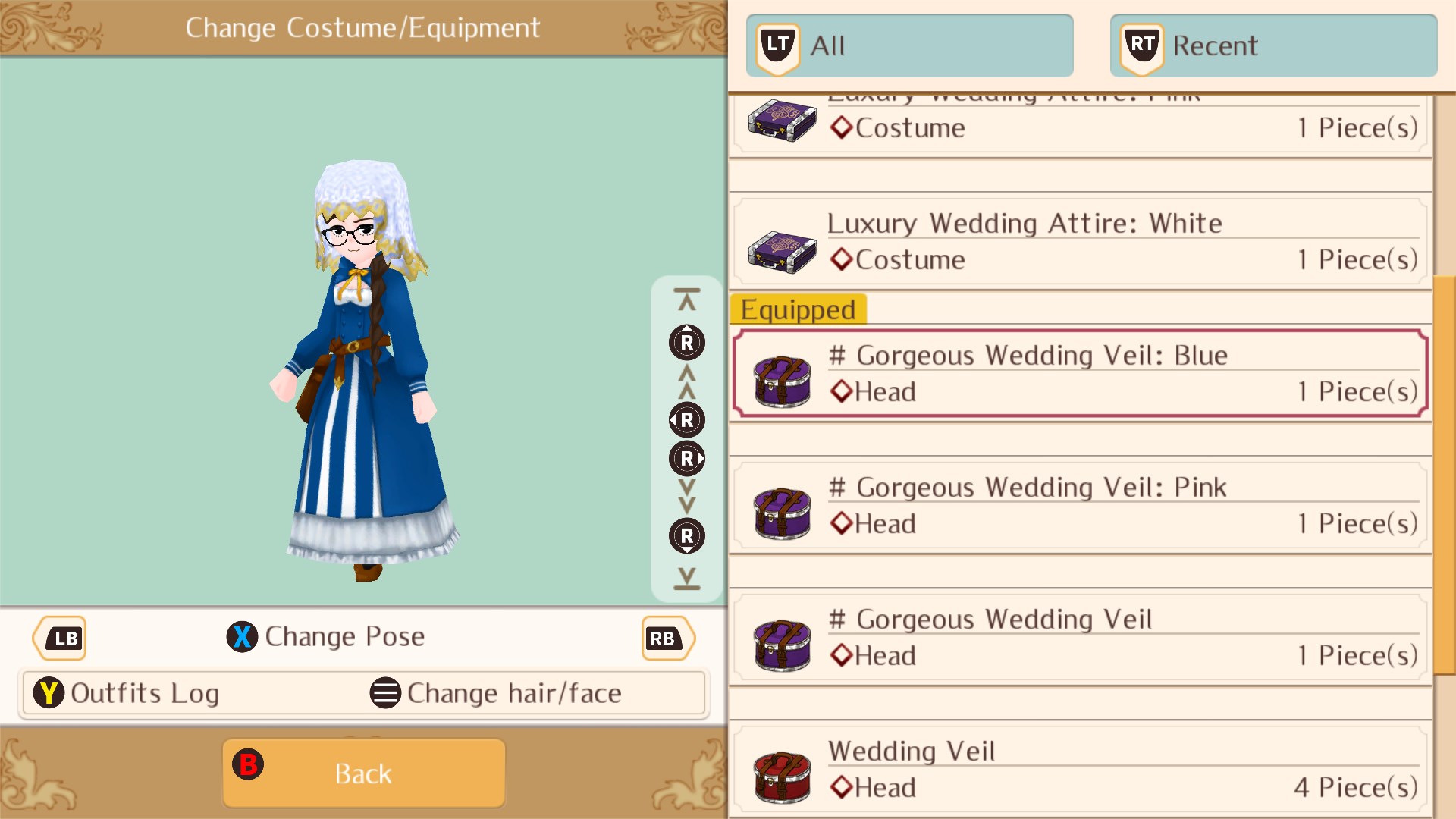
Task: Click the jump-to-bottom arrow below the scroll controls
Action: click(x=686, y=579)
